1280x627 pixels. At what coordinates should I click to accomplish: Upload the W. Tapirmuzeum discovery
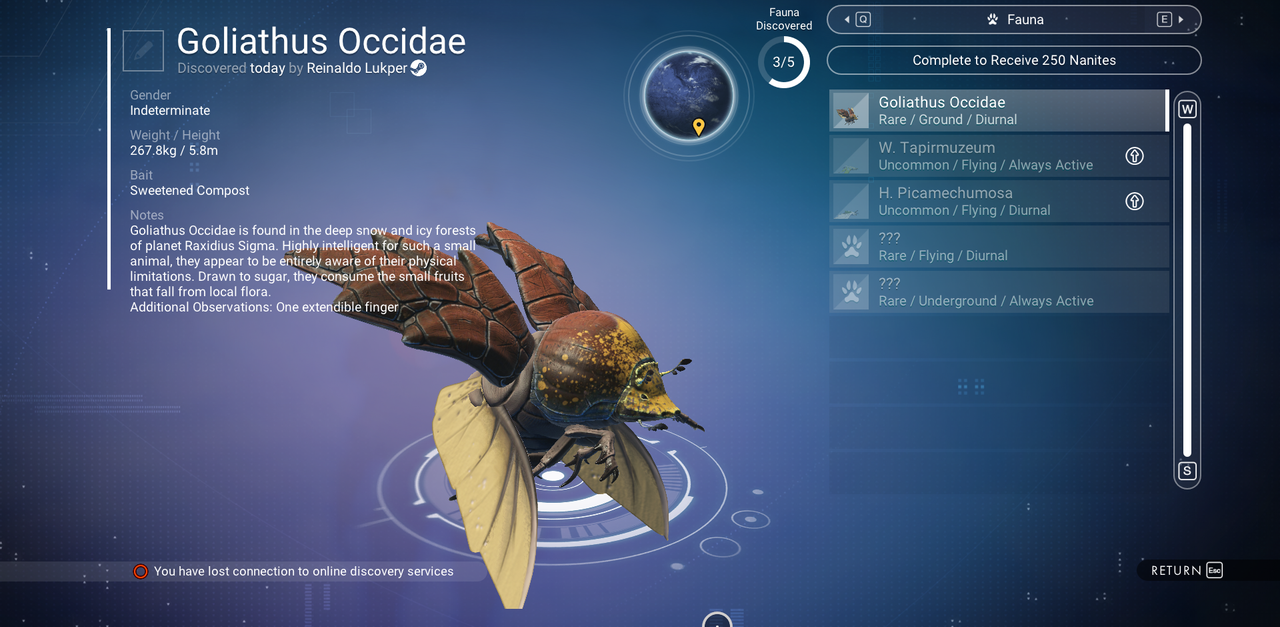coord(1134,156)
